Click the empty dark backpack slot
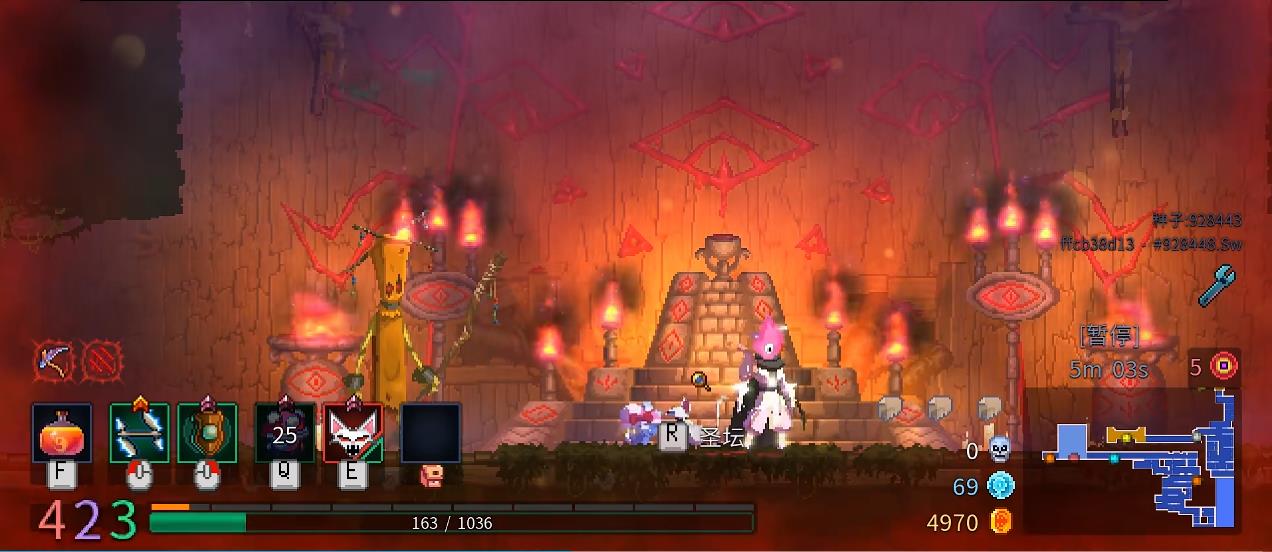The image size is (1272, 552). (x=431, y=433)
